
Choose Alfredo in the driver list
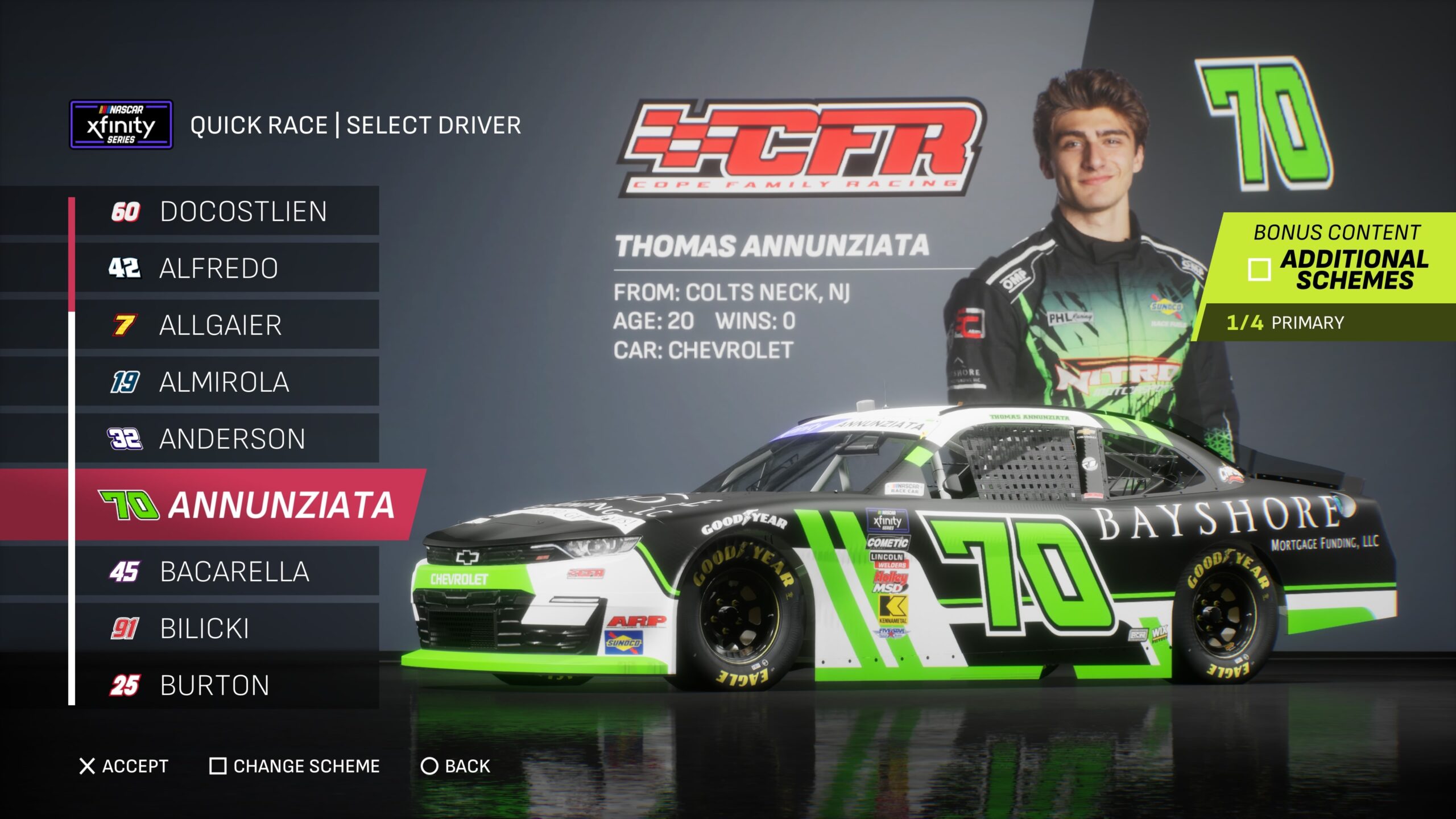click(x=227, y=268)
